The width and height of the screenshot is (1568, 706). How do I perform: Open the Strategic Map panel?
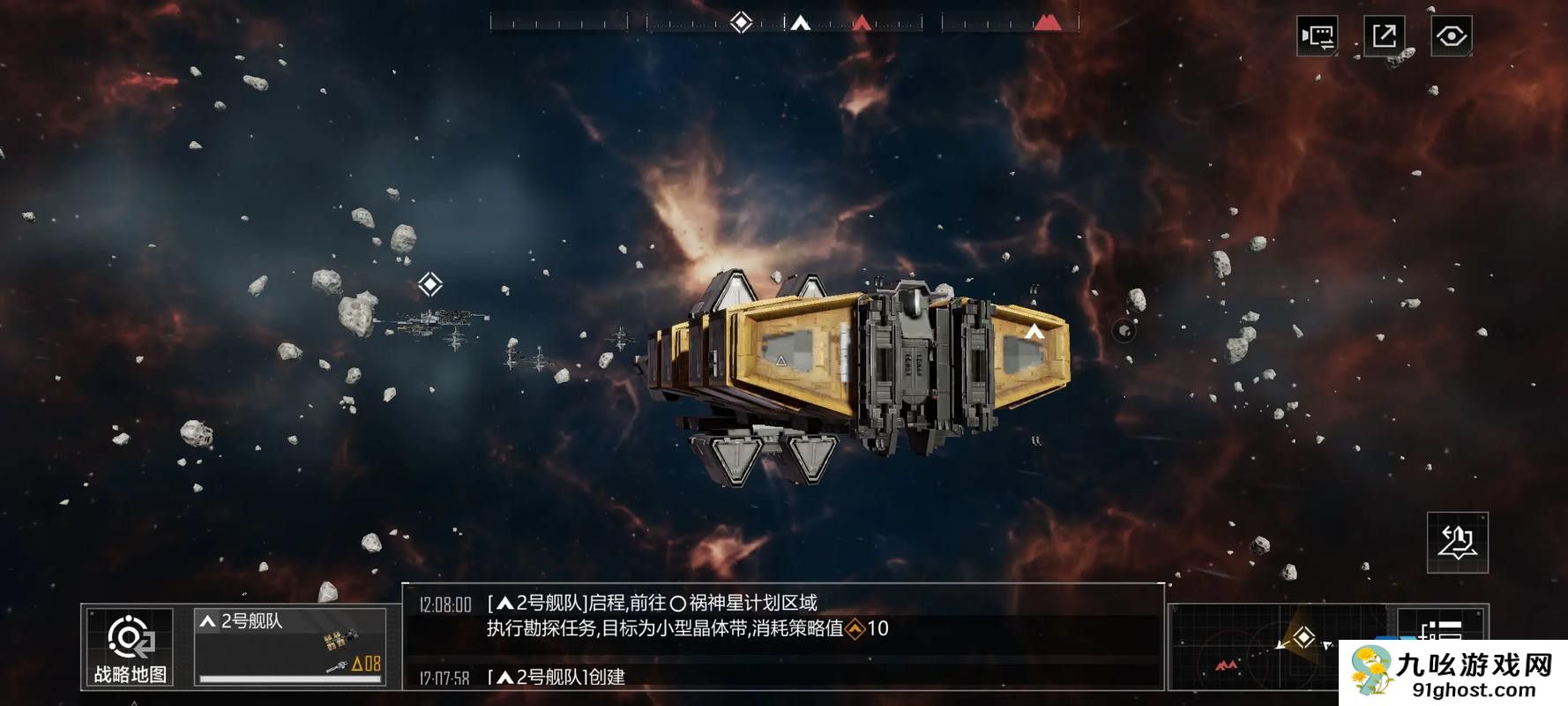coord(129,644)
